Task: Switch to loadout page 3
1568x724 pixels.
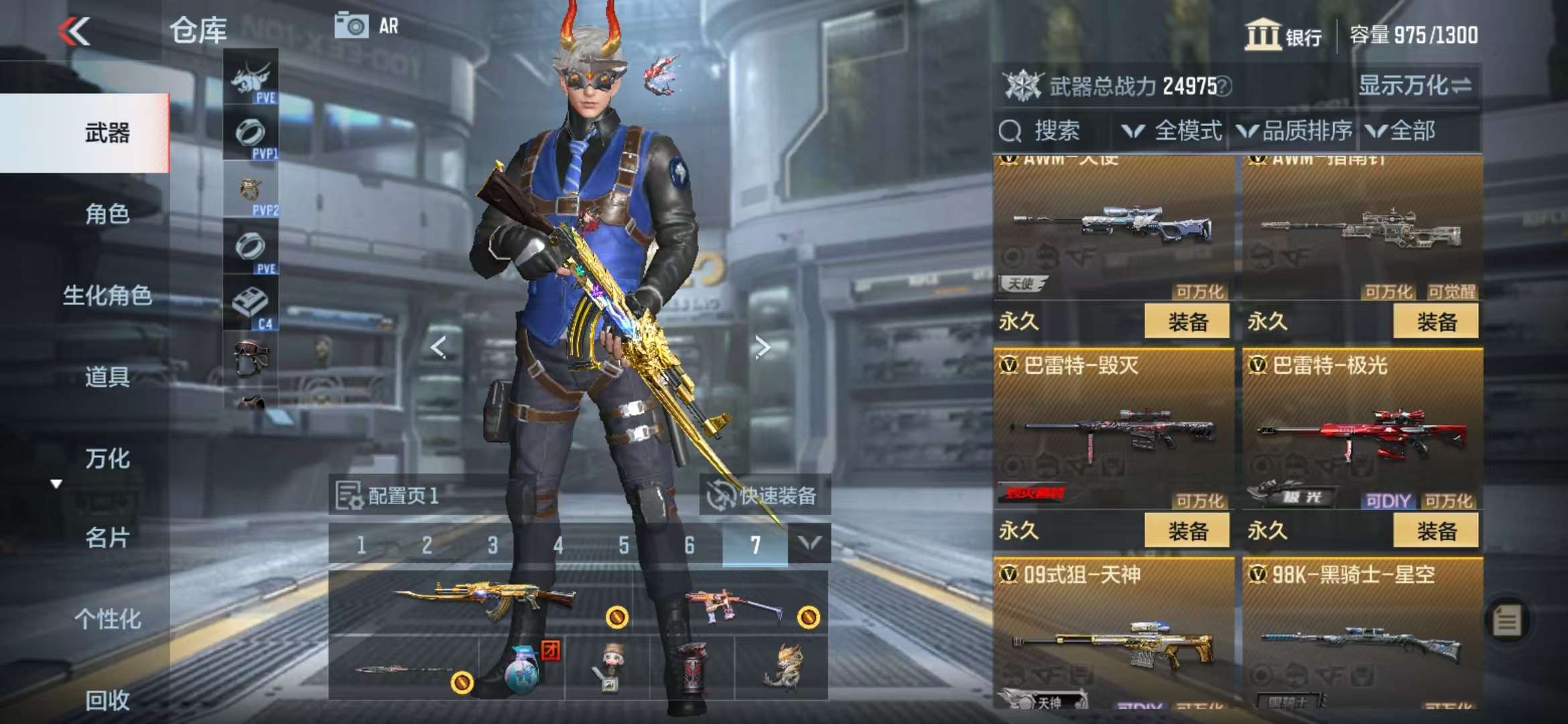Action: point(493,545)
